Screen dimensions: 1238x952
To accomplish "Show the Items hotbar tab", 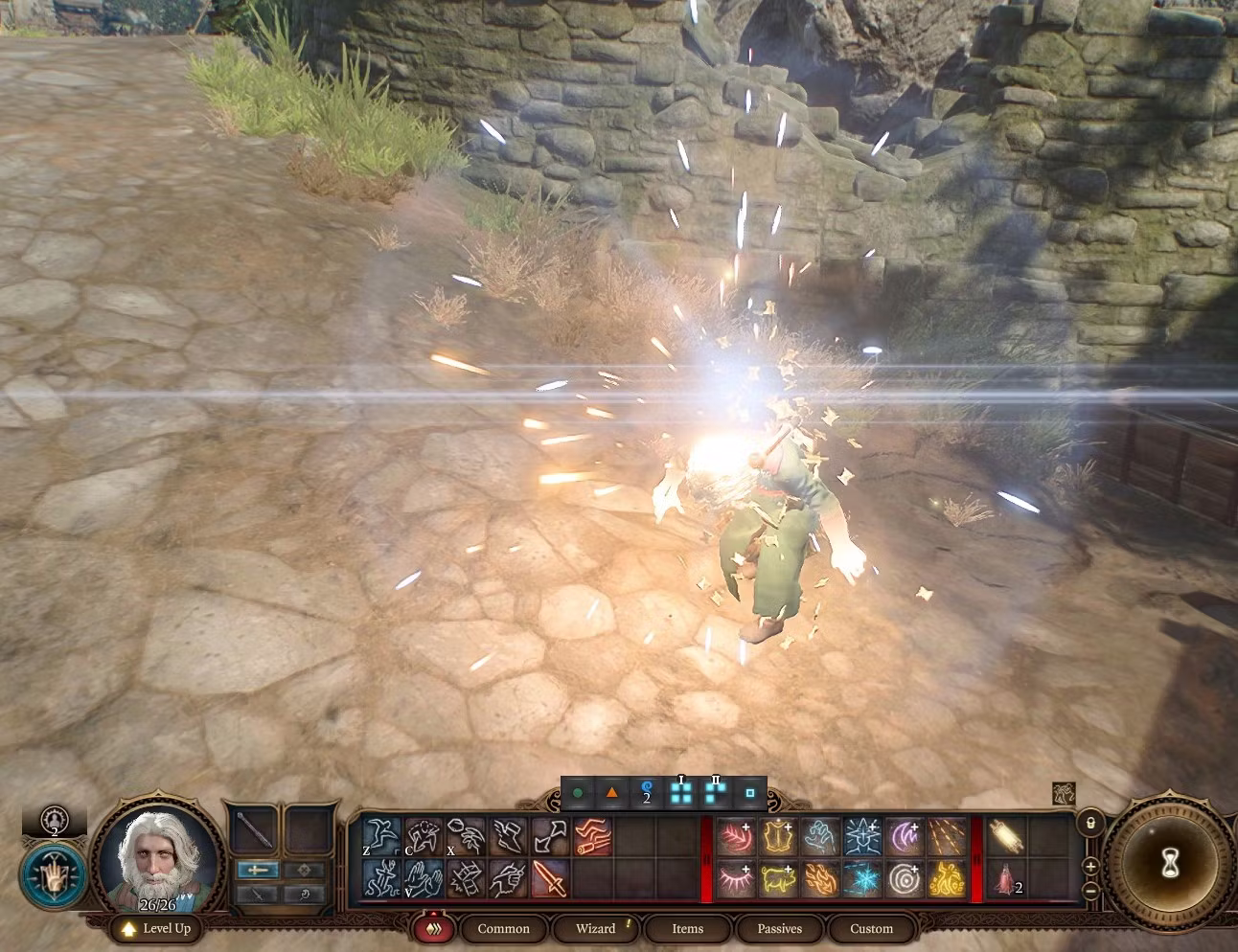I will pyautogui.click(x=687, y=928).
